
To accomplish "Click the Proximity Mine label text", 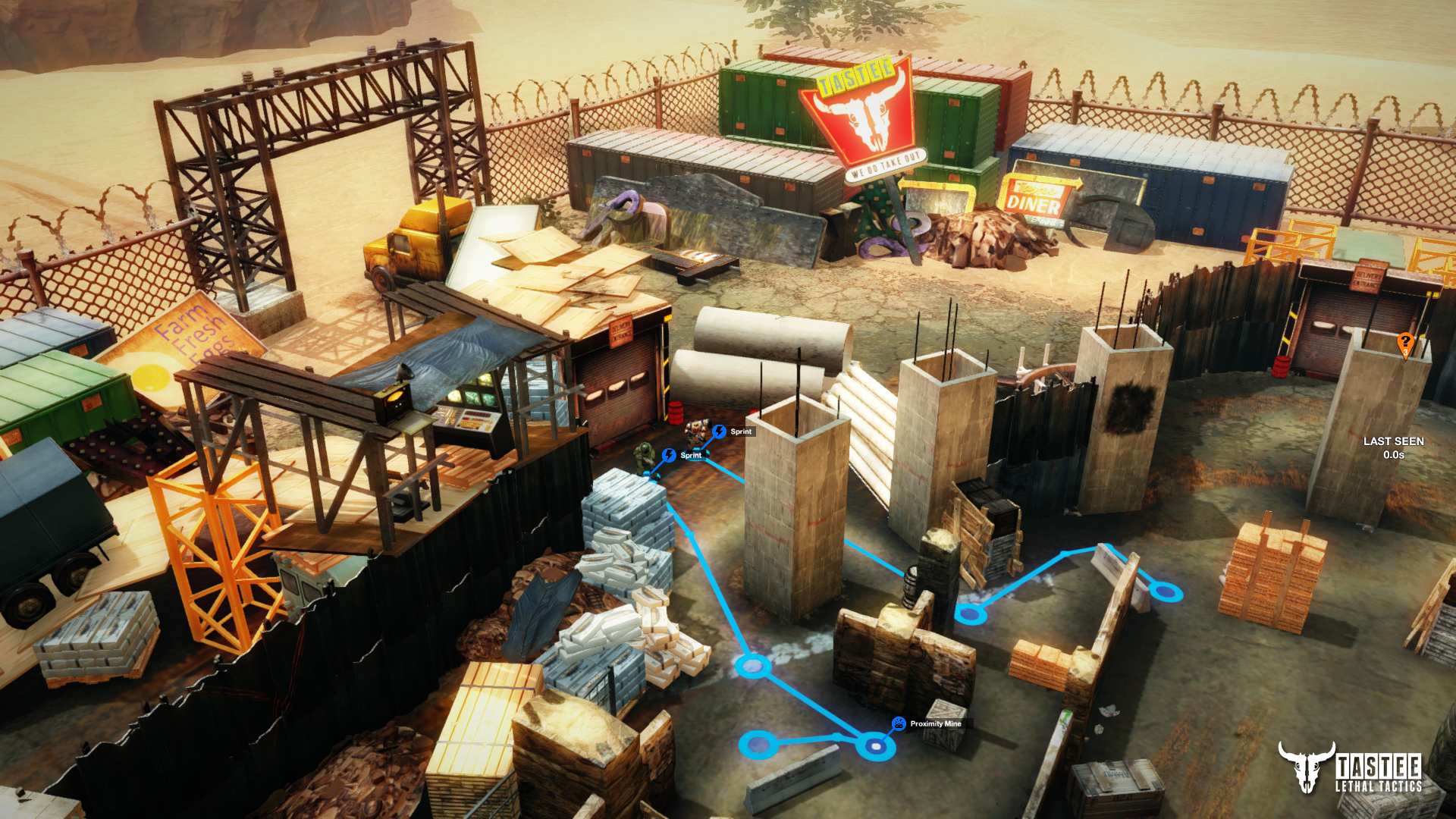I will 936,724.
